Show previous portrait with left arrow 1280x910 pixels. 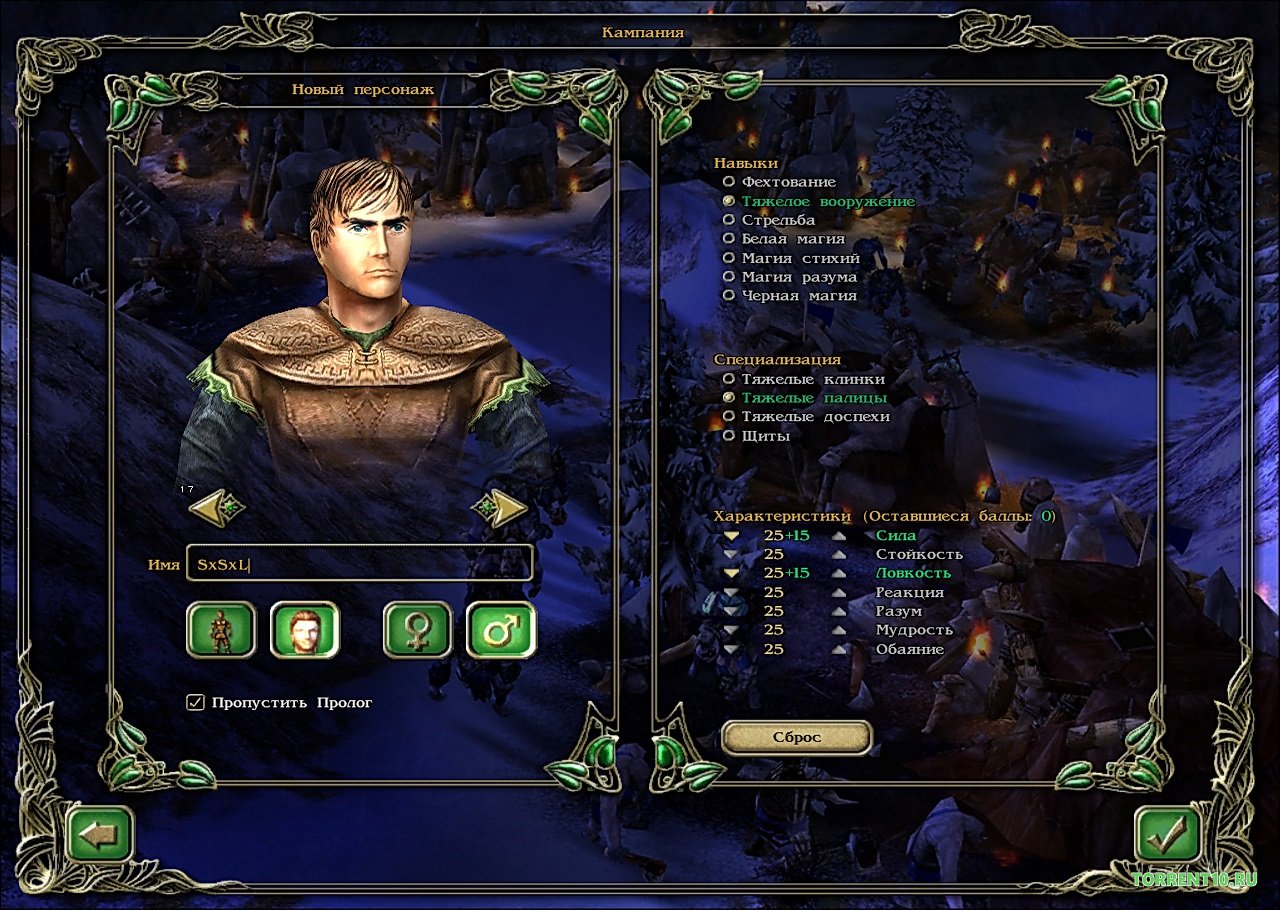pos(216,508)
